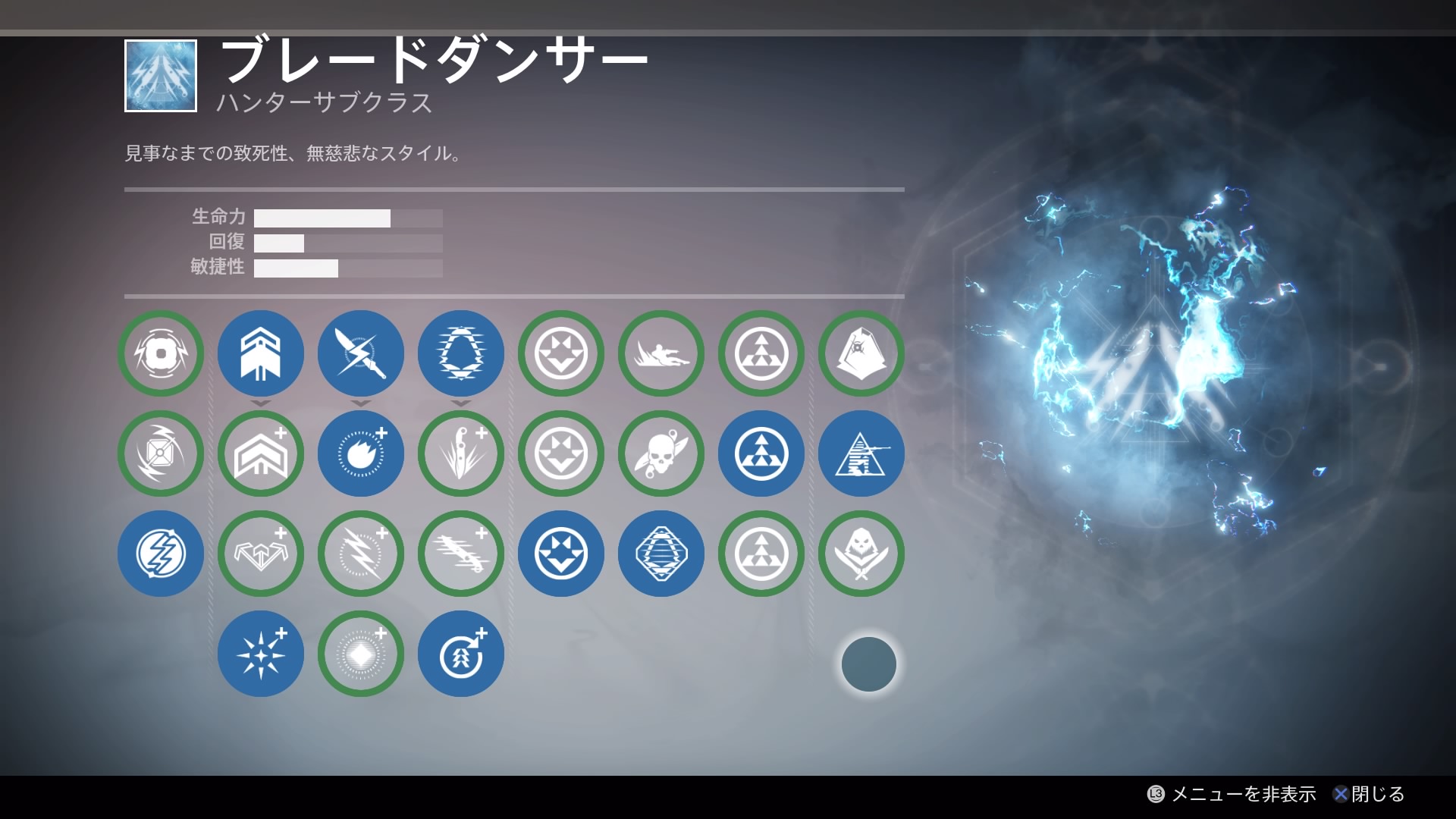
Task: Choose the hooded skull crossed knives node
Action: [861, 554]
